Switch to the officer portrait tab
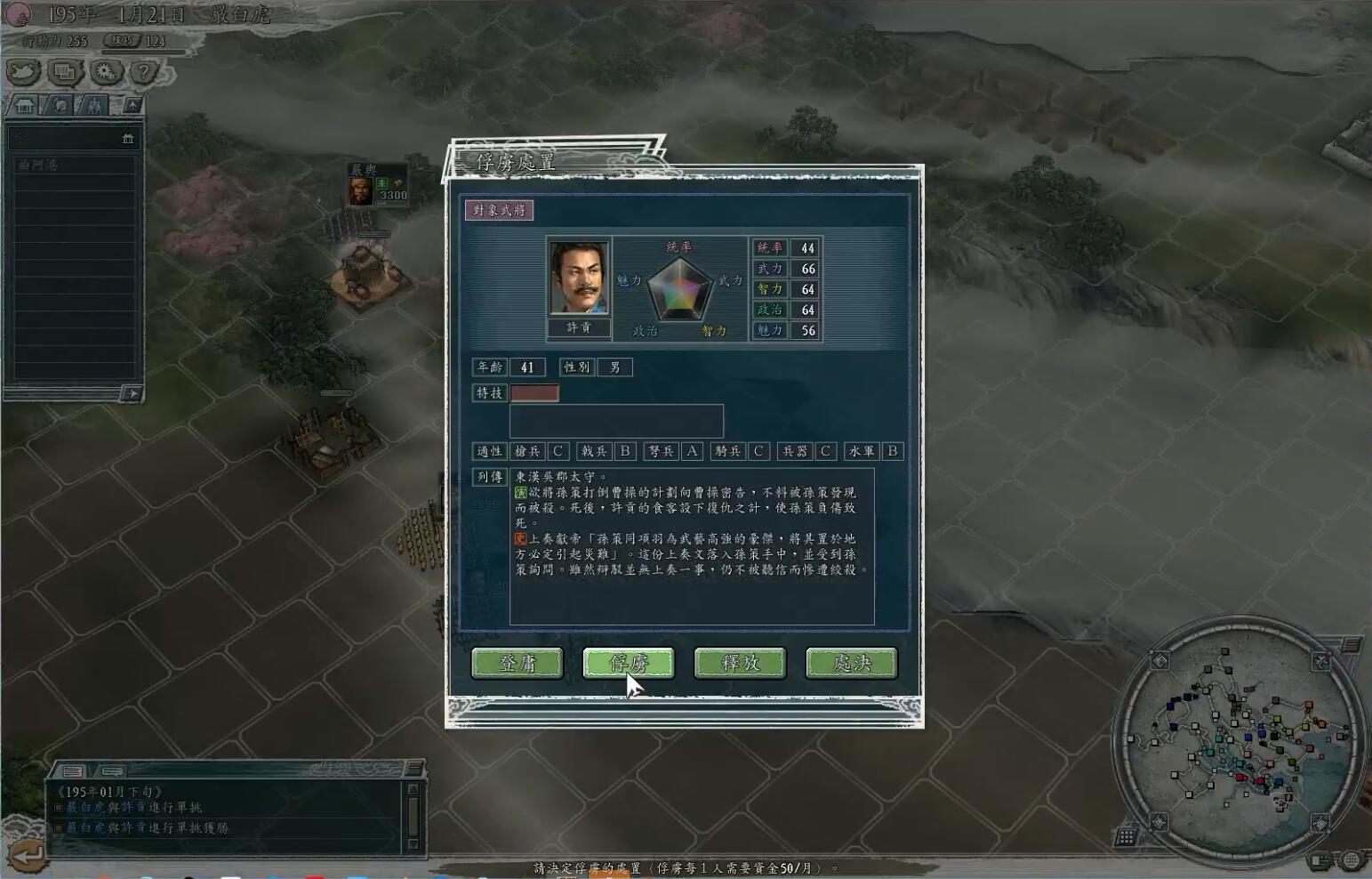1372x879 pixels. [x=59, y=105]
